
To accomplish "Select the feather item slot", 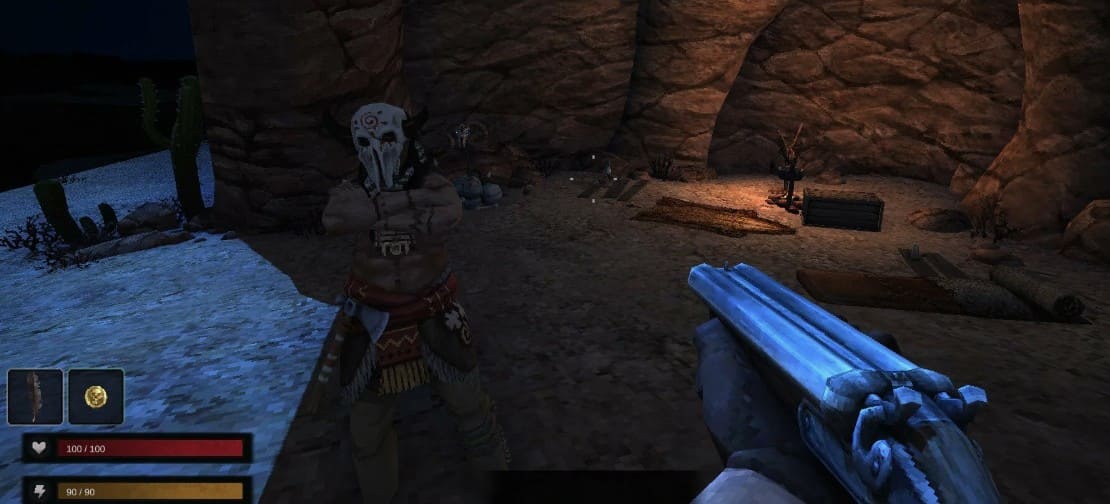I will [x=35, y=396].
